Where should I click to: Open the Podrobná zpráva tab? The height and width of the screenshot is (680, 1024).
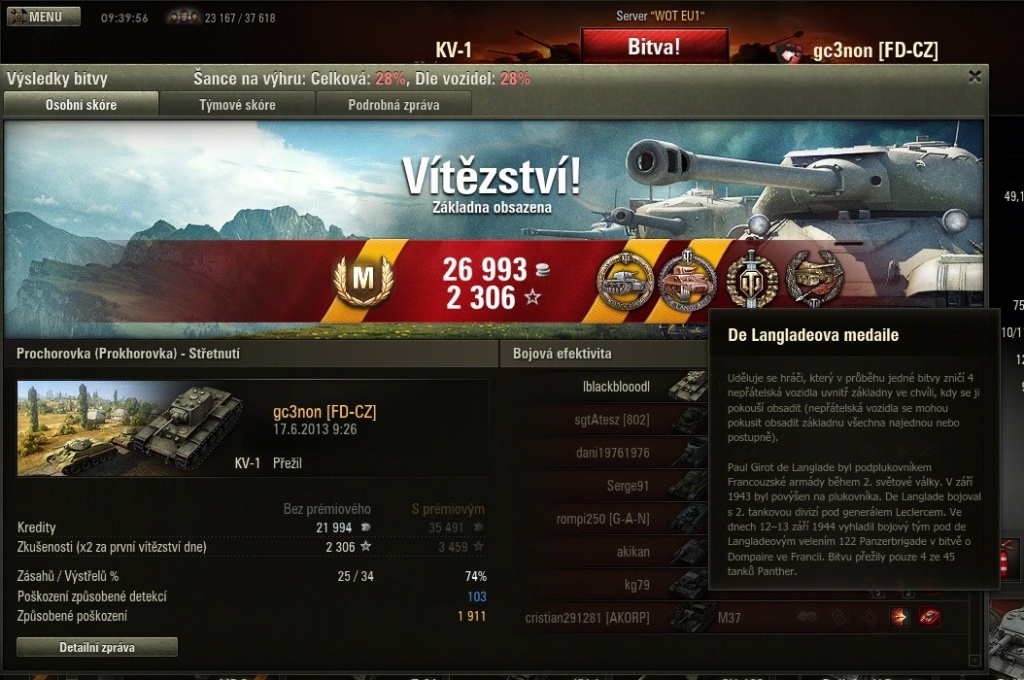pyautogui.click(x=394, y=105)
